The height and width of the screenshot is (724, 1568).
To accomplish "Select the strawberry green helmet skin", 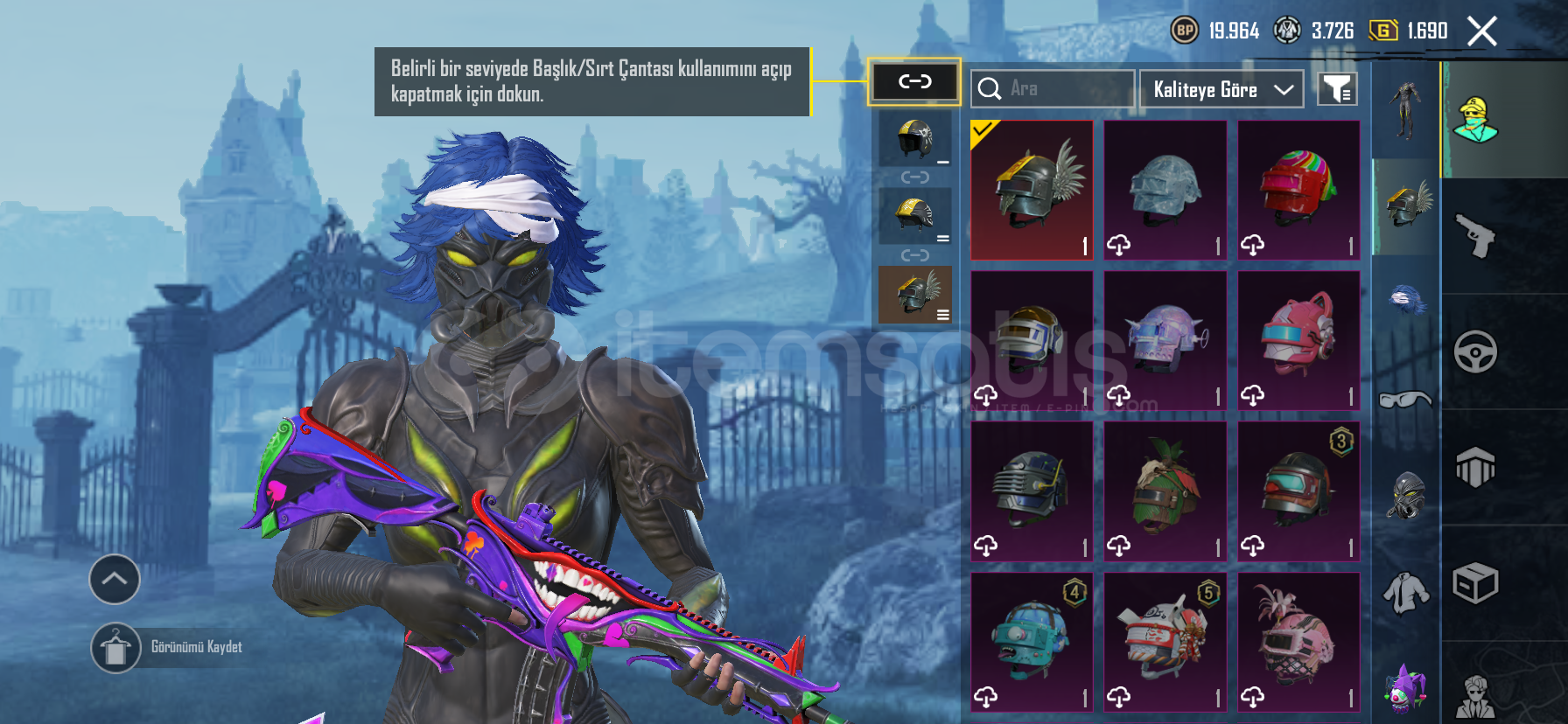I will [x=1165, y=491].
